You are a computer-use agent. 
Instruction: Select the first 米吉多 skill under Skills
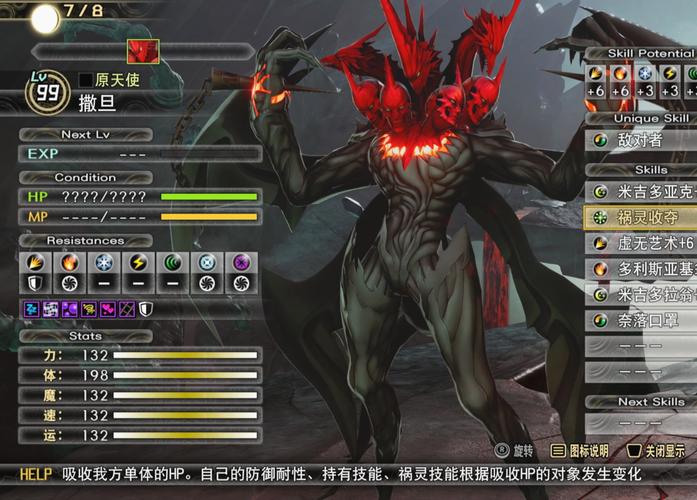[640, 190]
